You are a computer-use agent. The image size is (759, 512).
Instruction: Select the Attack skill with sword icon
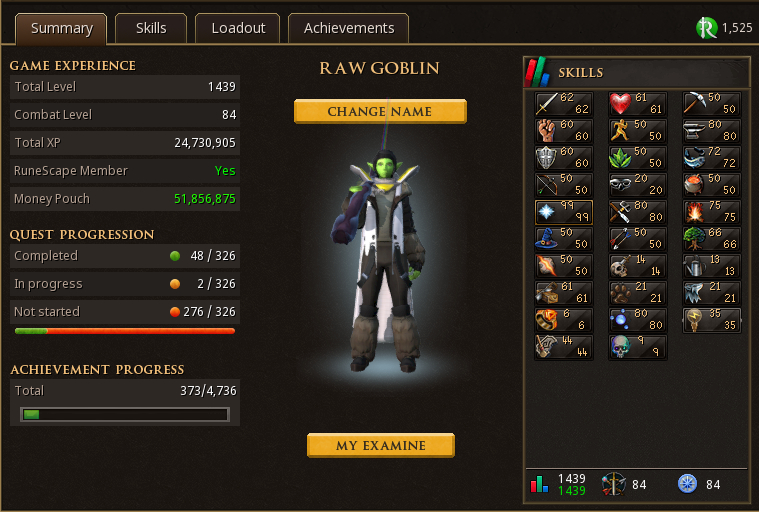pyautogui.click(x=564, y=104)
